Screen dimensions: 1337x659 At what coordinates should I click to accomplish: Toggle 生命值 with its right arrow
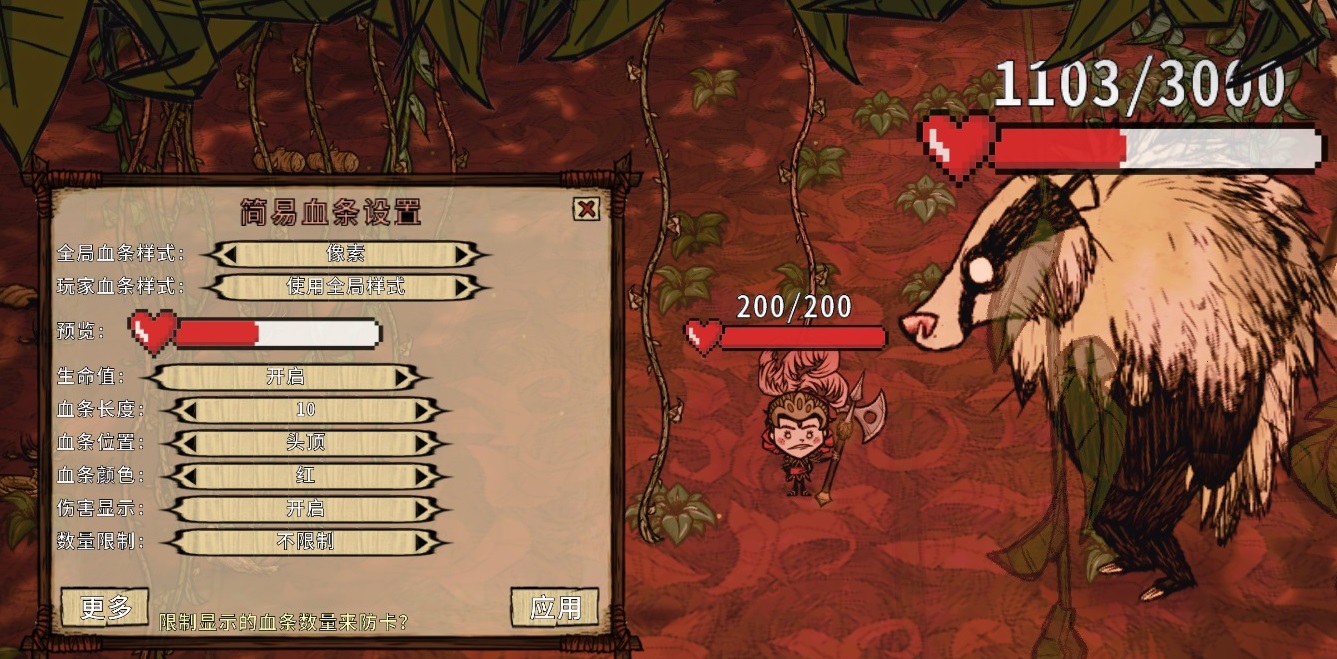tap(403, 377)
